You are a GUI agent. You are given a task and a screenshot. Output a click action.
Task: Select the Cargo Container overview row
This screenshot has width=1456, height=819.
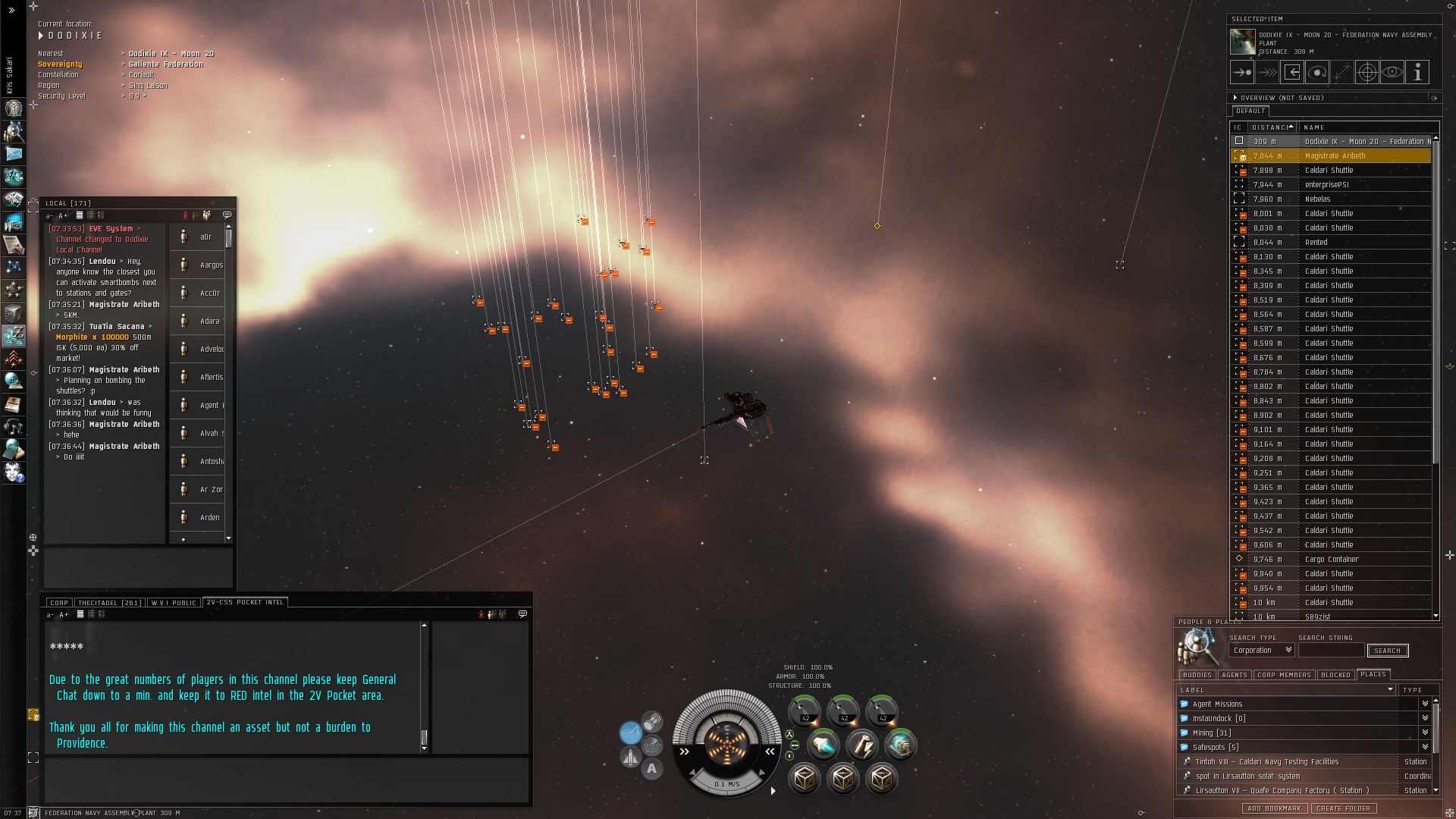click(1331, 560)
